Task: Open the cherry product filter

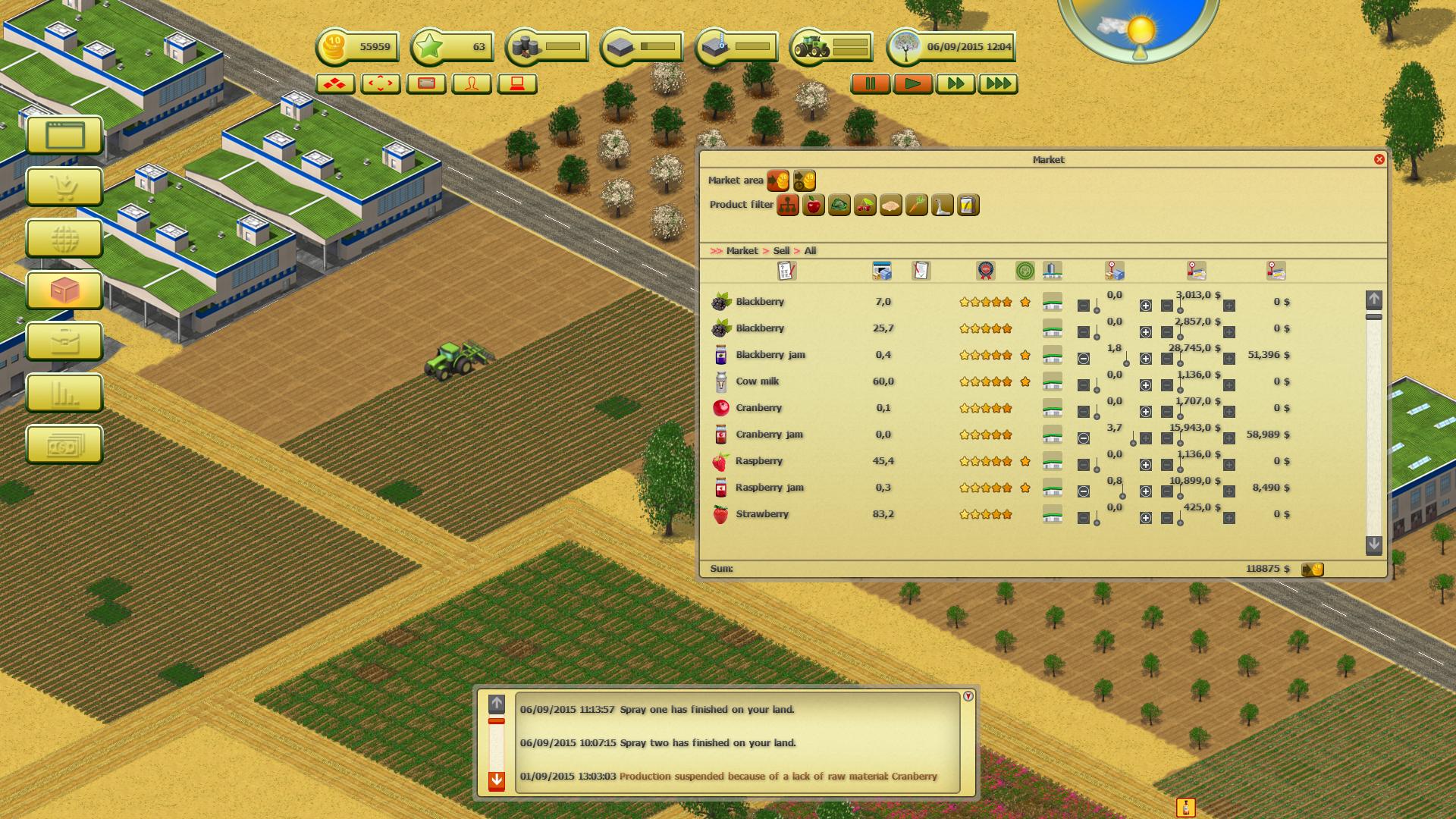Action: point(864,205)
